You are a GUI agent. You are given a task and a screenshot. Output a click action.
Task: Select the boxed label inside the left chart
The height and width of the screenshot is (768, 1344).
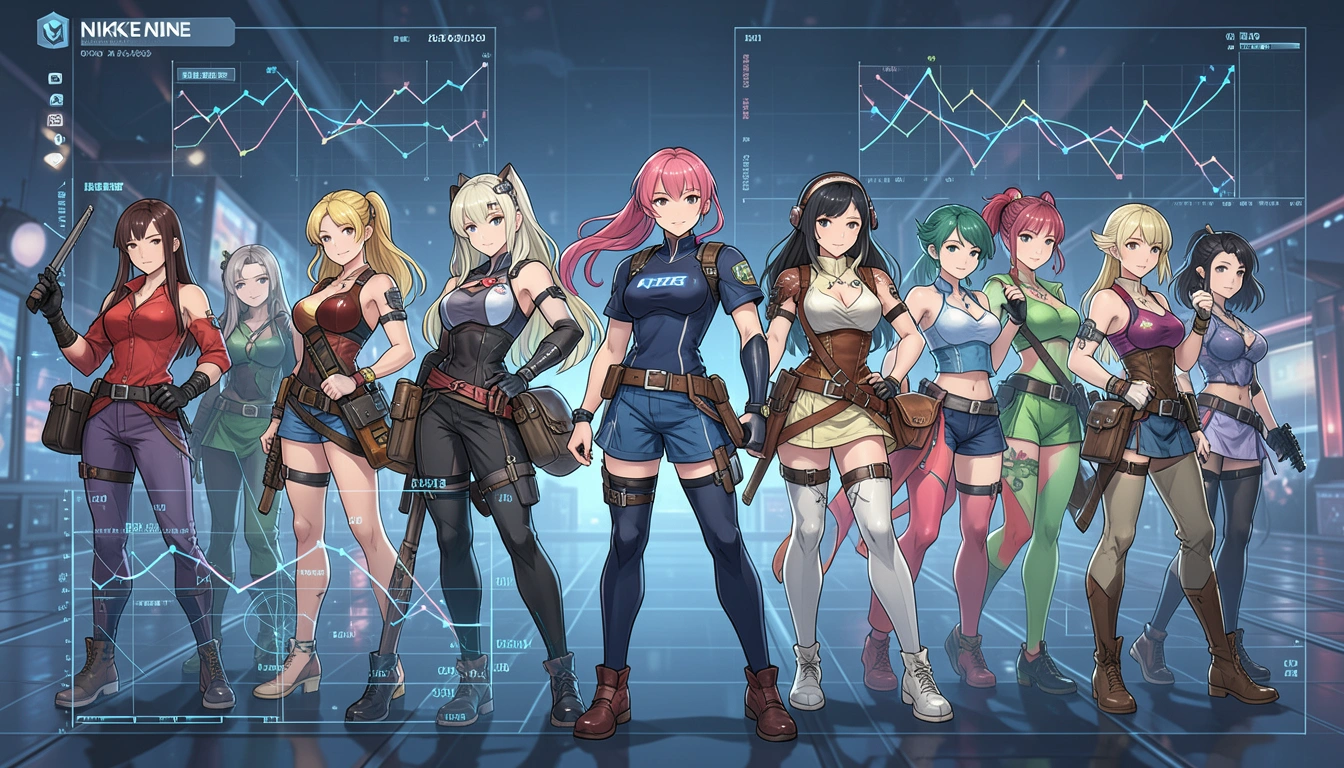204,74
